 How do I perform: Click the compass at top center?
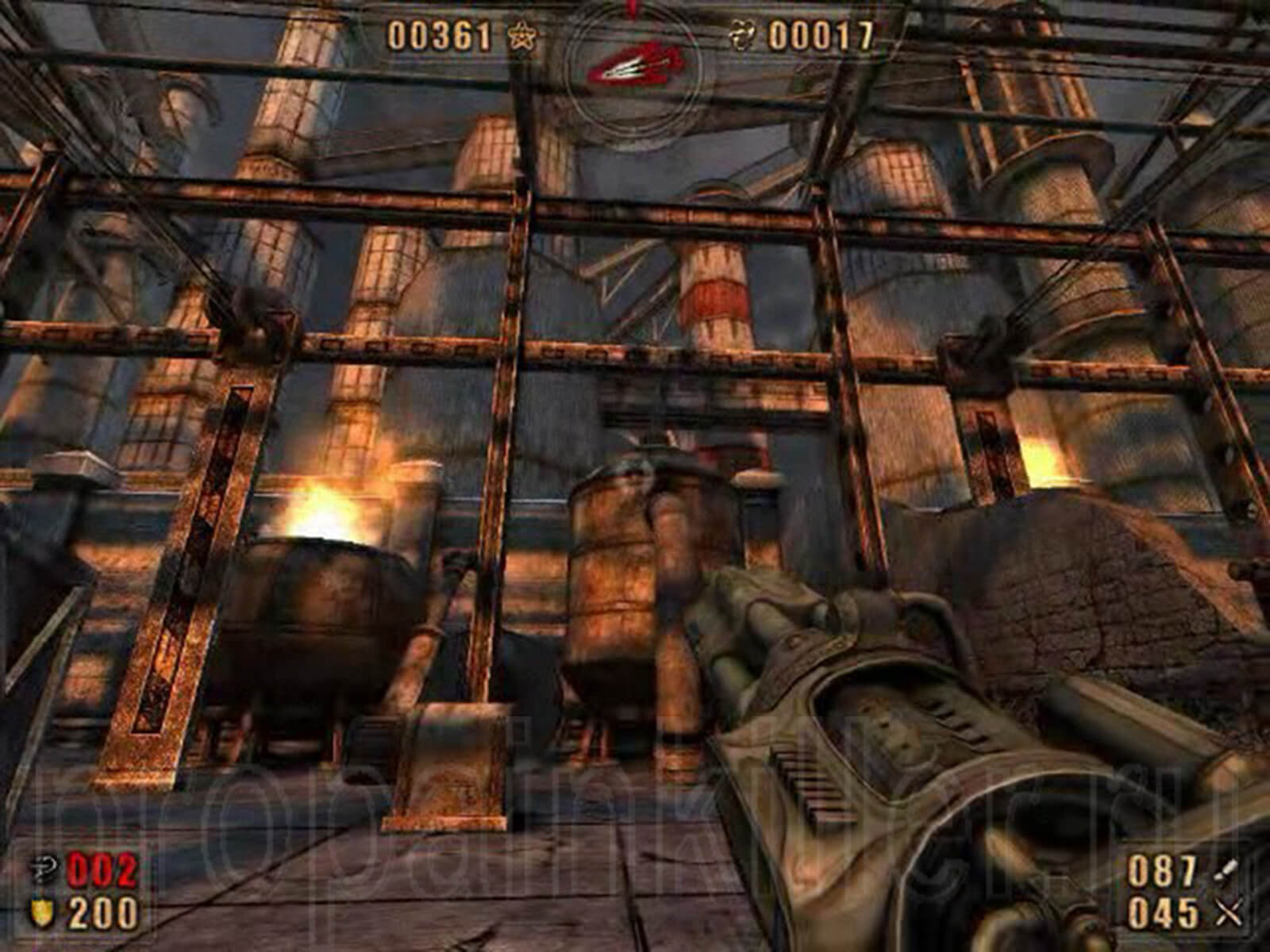tap(634, 65)
